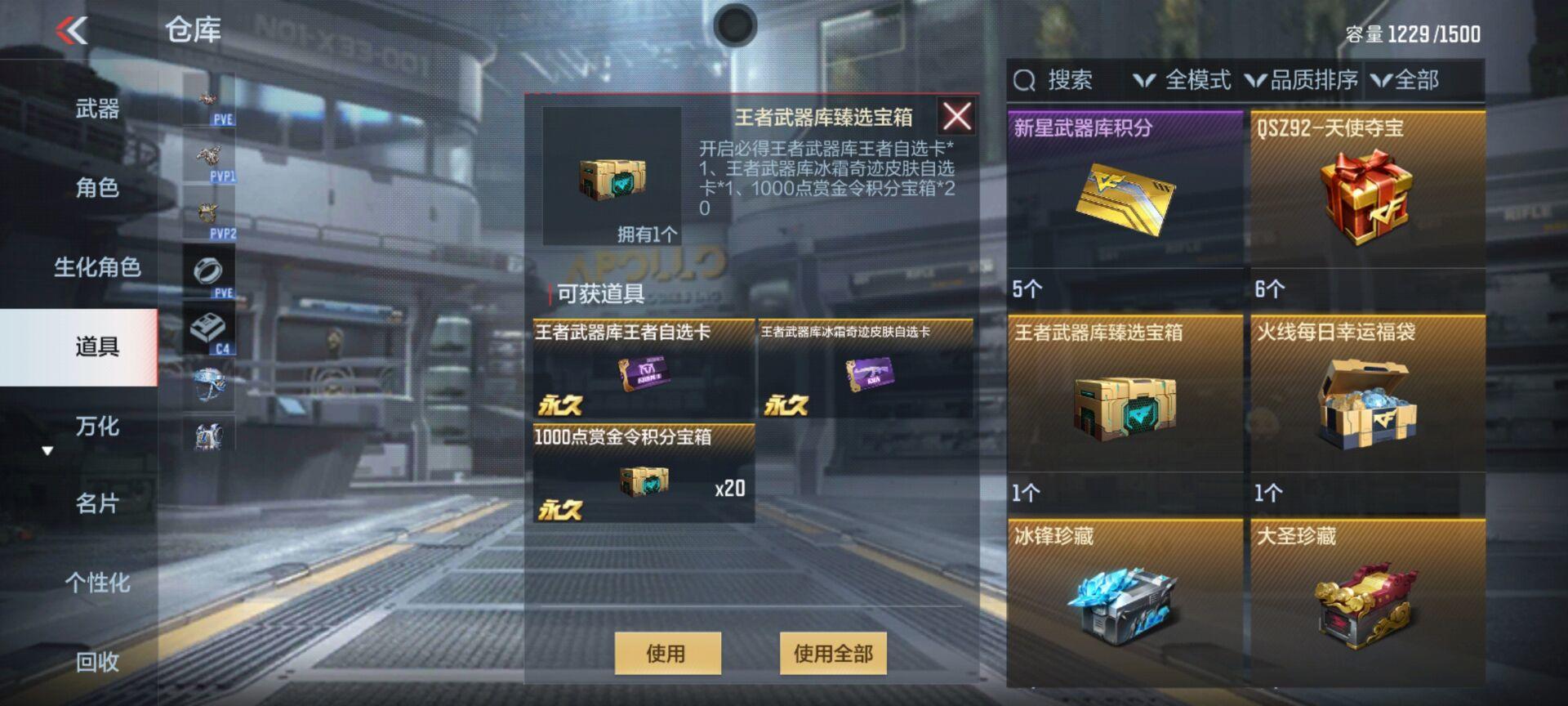Click the PVE ring item icon
1568x706 pixels.
(x=210, y=272)
